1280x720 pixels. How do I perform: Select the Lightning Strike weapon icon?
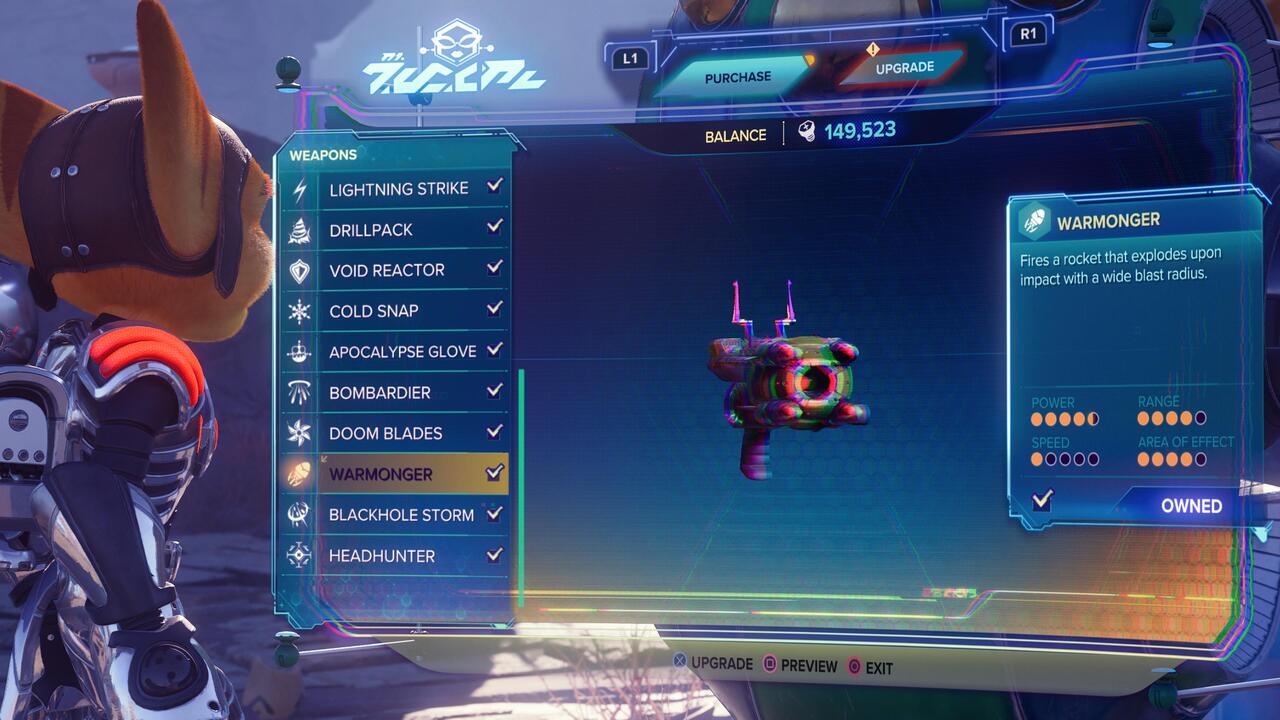[301, 188]
